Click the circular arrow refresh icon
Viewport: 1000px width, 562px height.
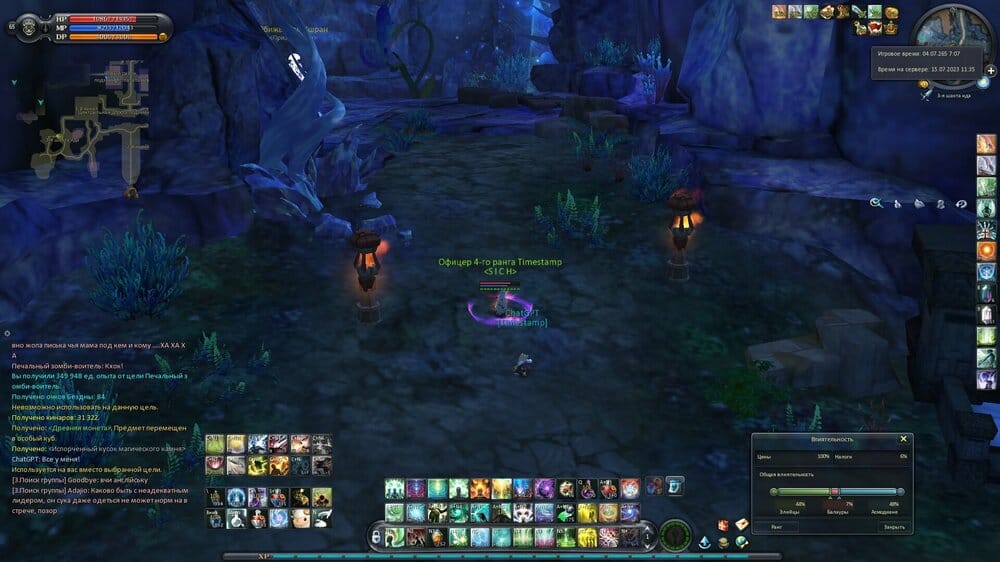[x=961, y=203]
